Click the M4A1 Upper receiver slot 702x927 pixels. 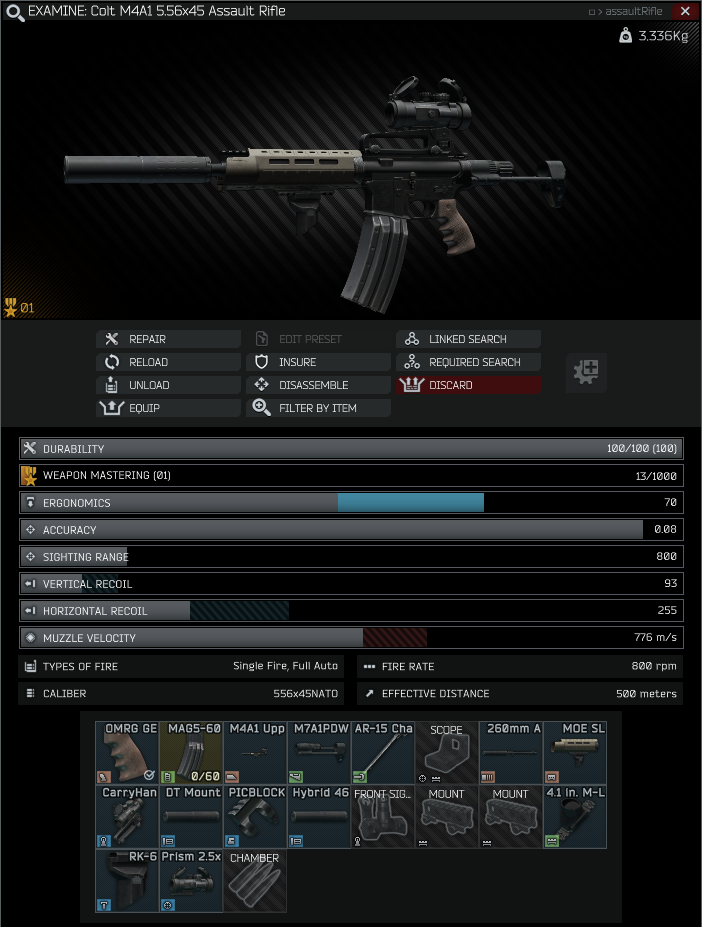255,752
